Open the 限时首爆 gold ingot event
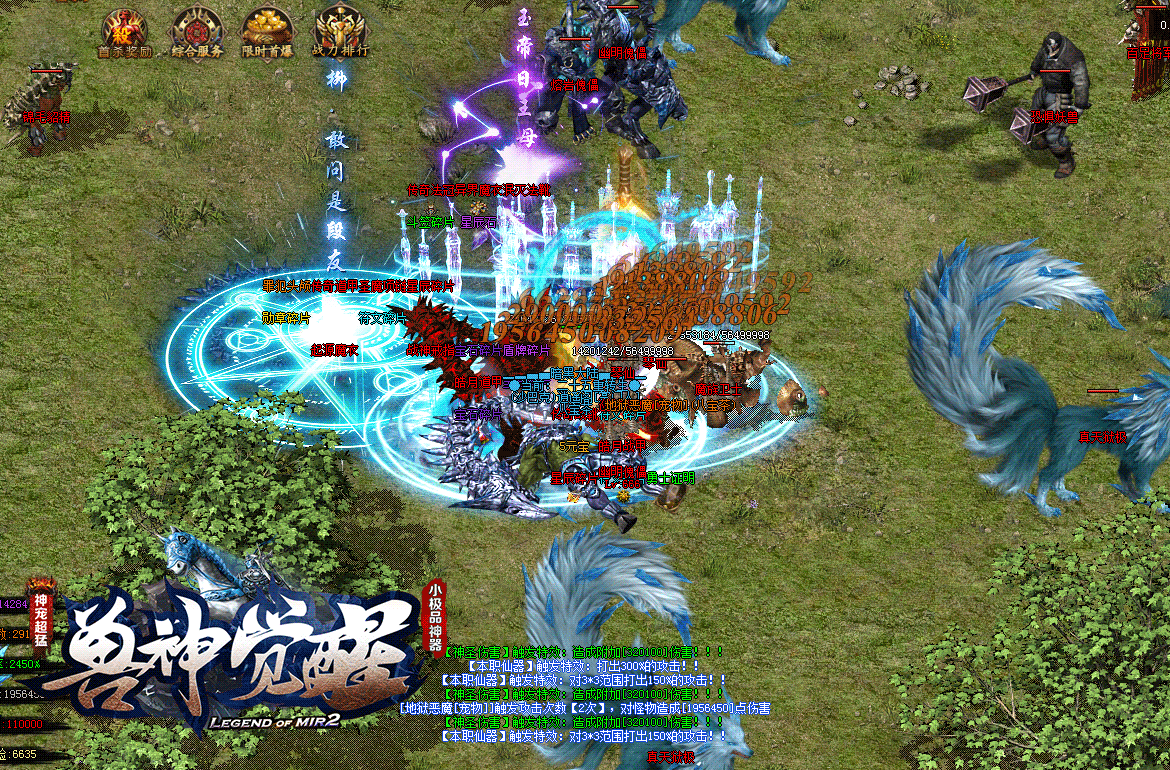Image resolution: width=1170 pixels, height=770 pixels. (268, 32)
